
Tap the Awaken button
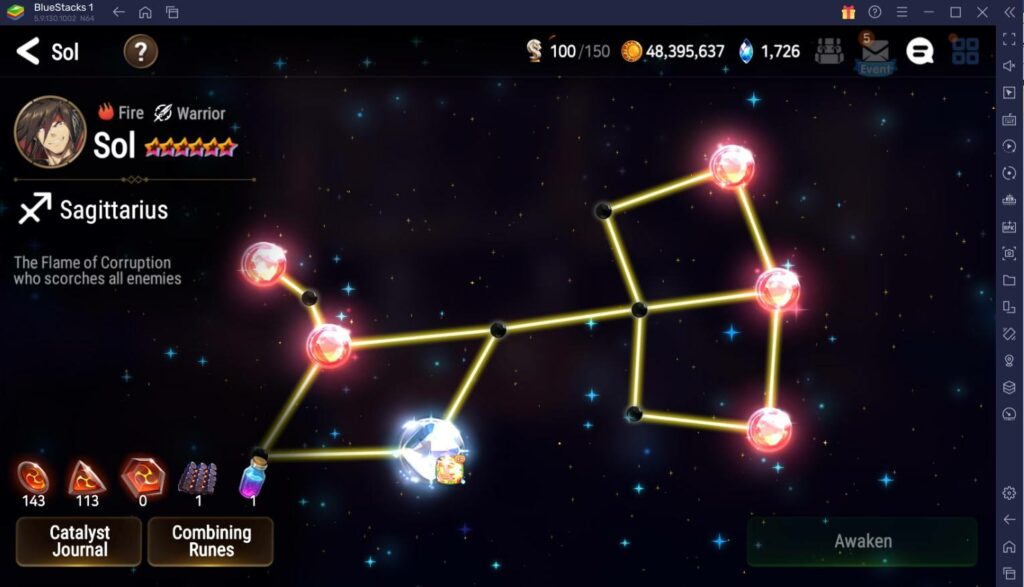tap(862, 541)
